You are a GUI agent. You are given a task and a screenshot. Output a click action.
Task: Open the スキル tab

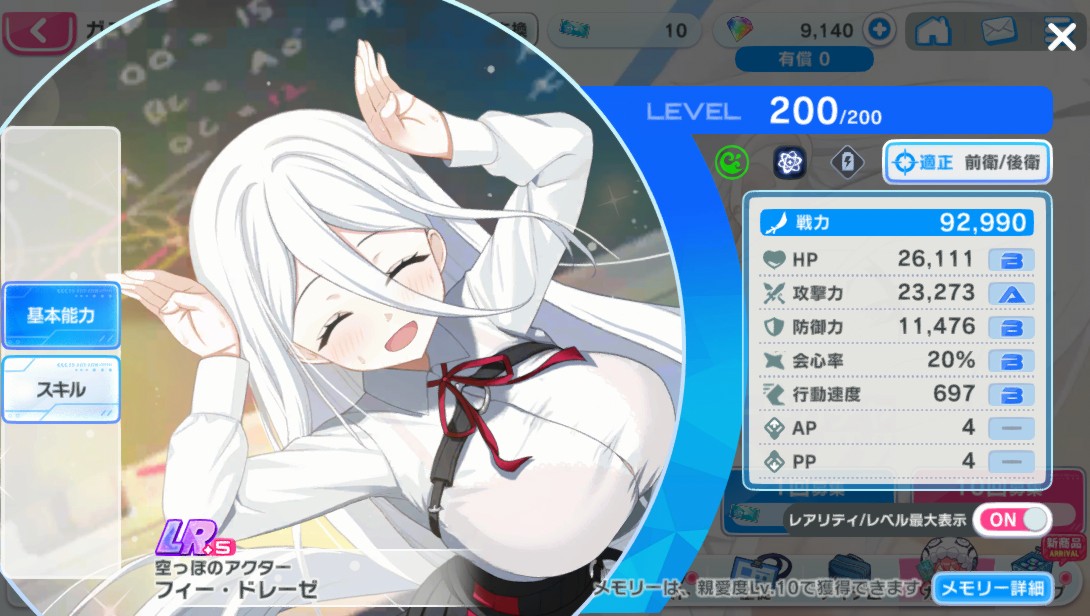pos(61,389)
